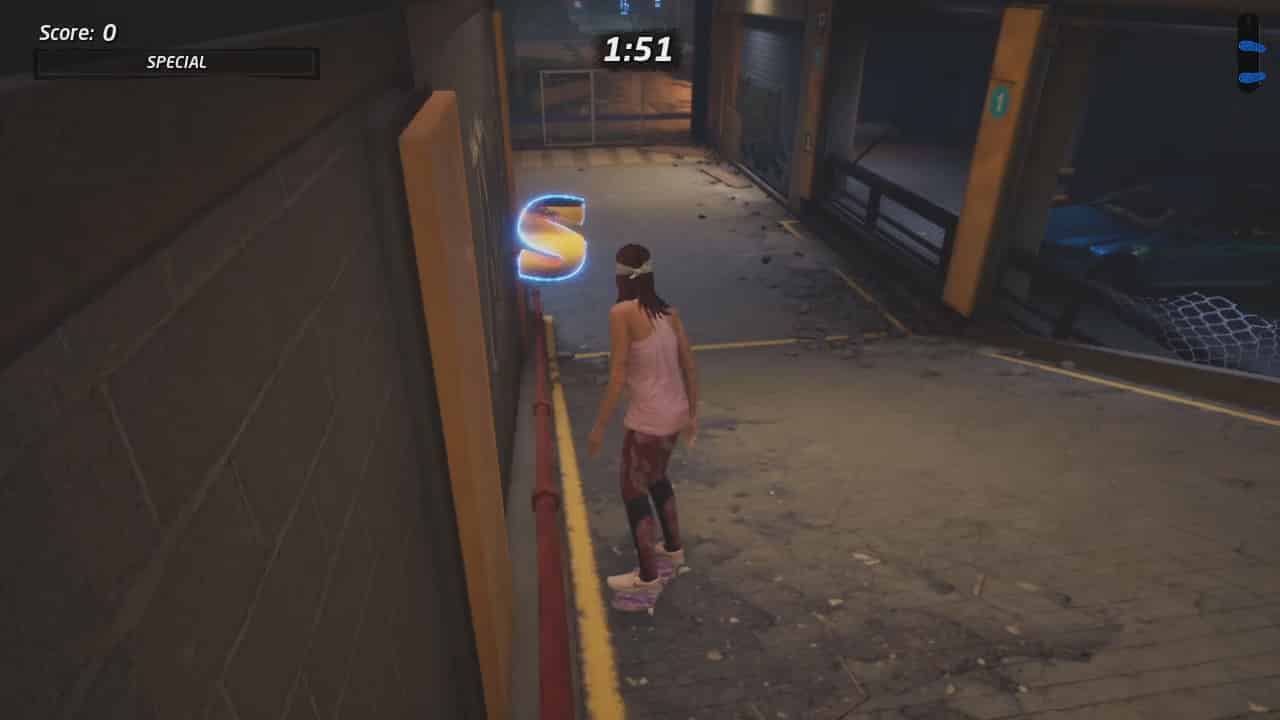1280x720 pixels.
Task: Click the skater character model
Action: point(650,420)
